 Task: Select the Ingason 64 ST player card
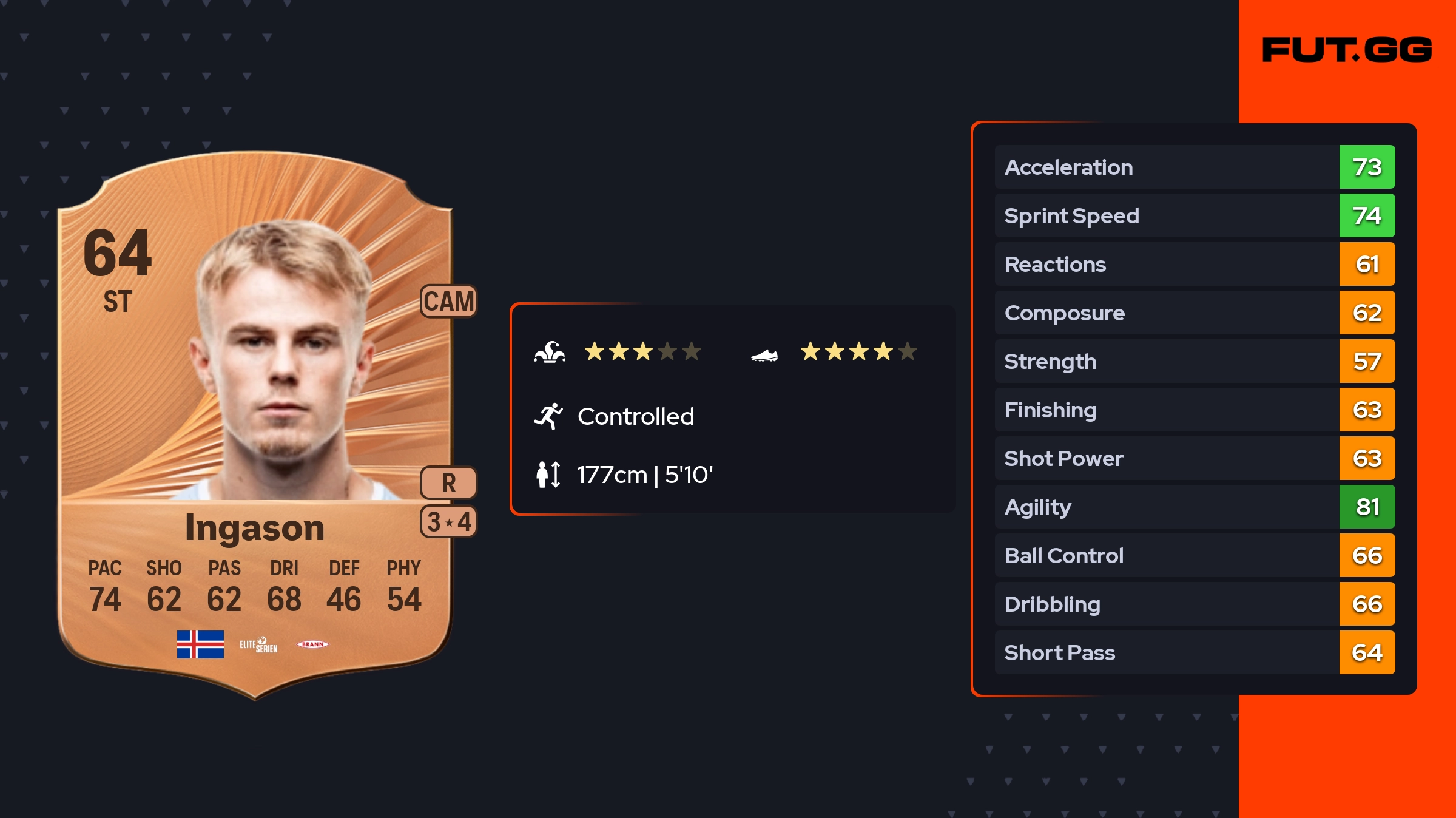255,425
